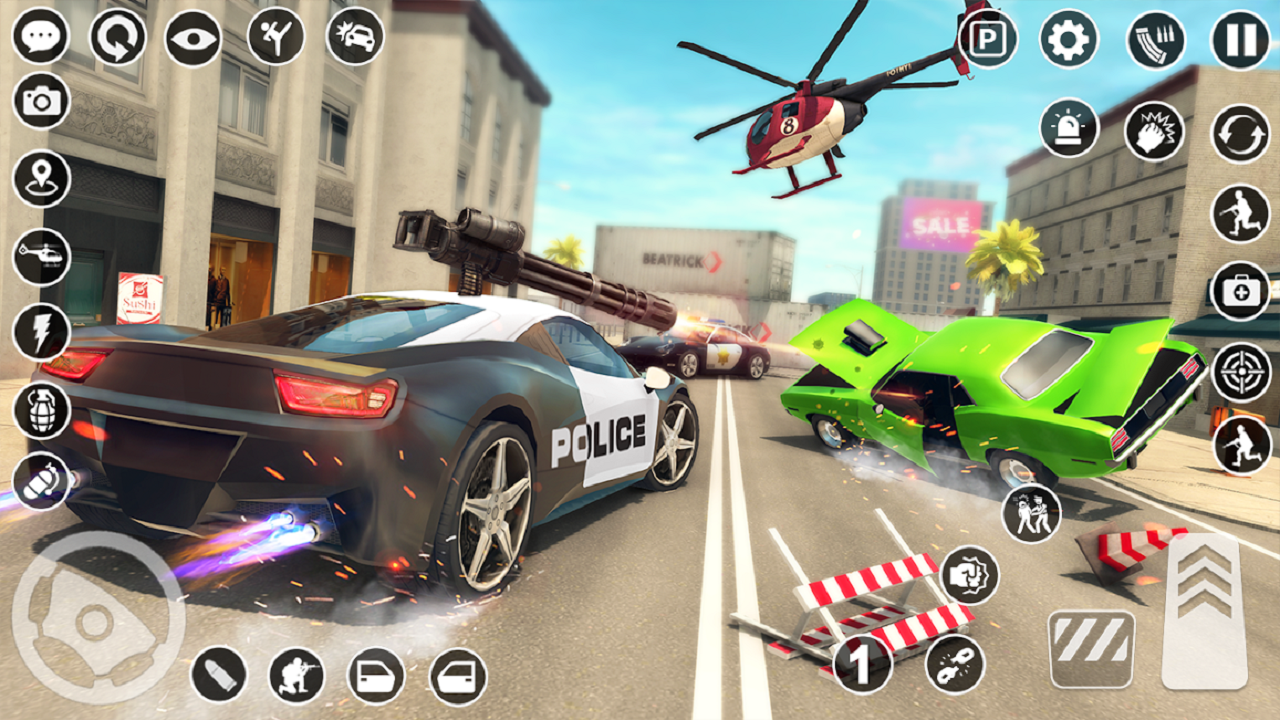Toggle the eye view camera icon

tap(192, 38)
